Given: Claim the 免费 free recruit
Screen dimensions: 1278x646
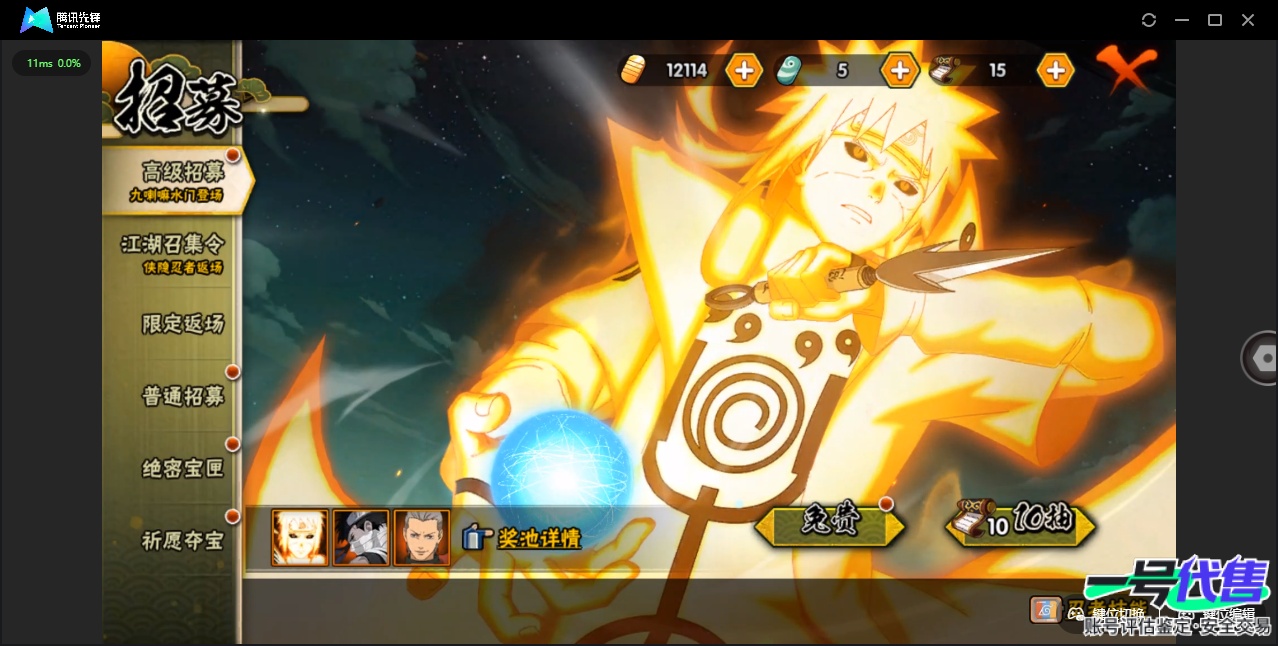Looking at the screenshot, I should tap(830, 523).
